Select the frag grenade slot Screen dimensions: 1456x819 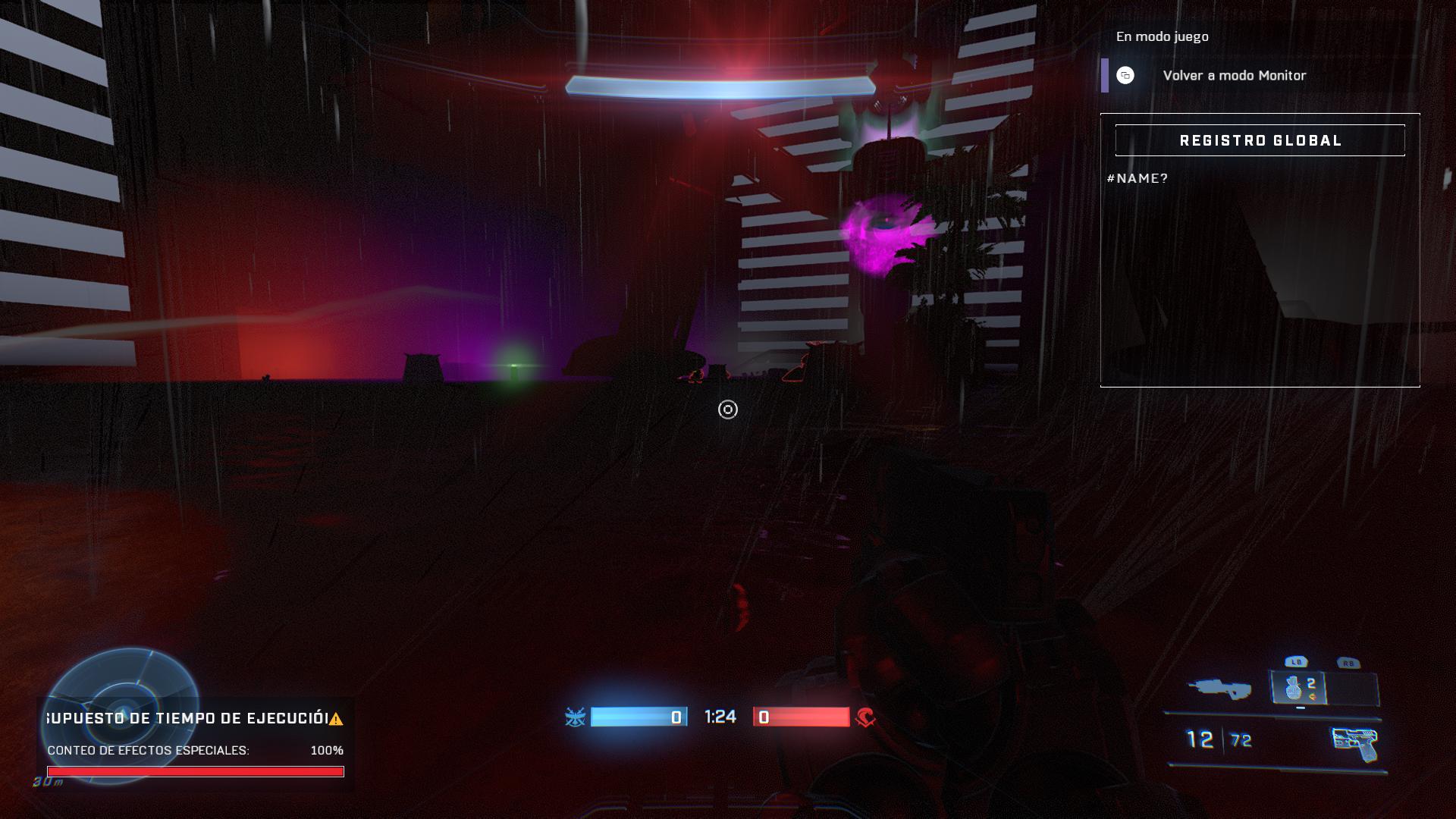pos(1298,688)
